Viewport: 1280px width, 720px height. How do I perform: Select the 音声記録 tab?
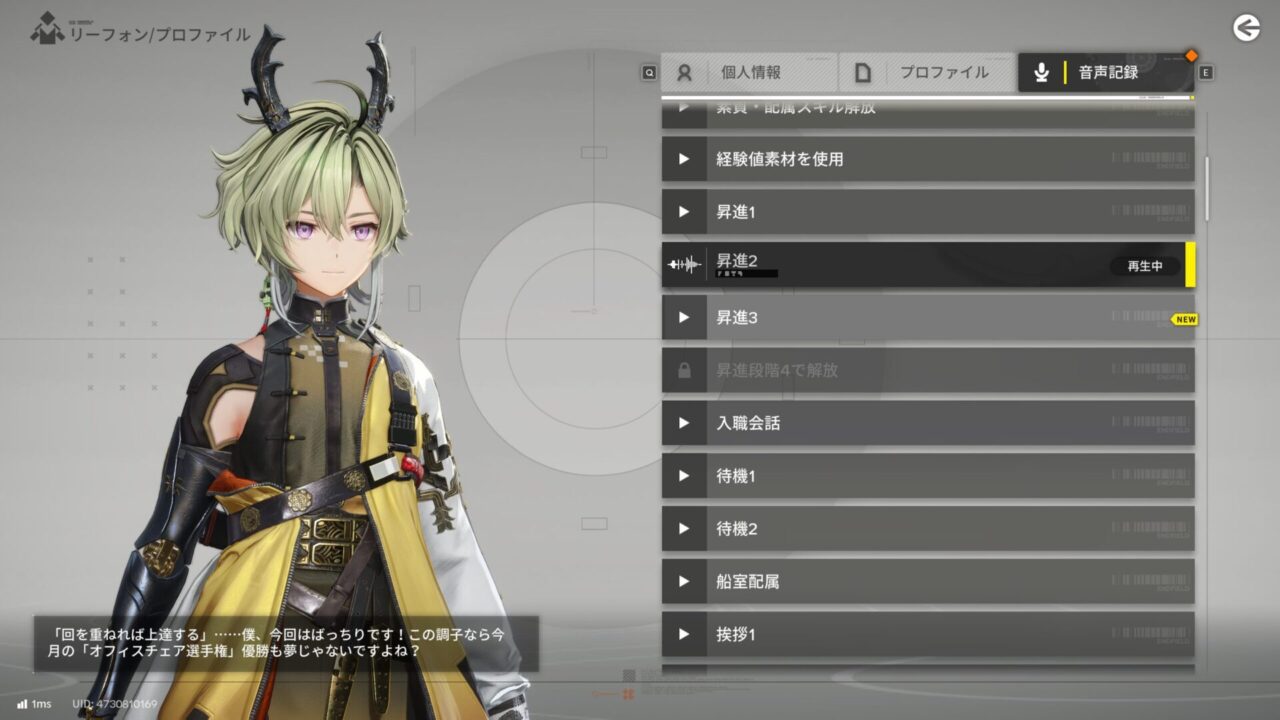[1105, 73]
